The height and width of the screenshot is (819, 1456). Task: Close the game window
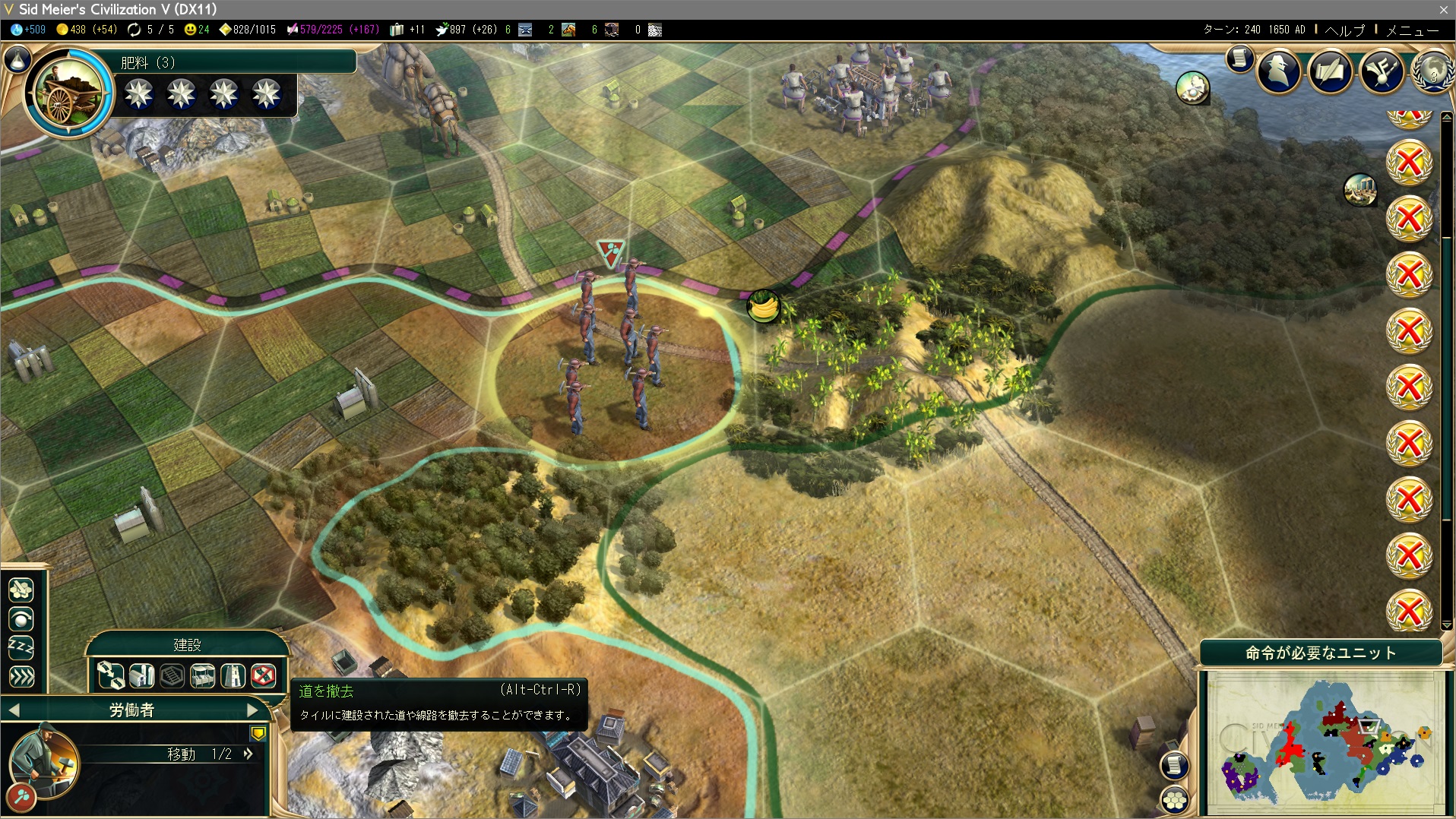point(1443,9)
